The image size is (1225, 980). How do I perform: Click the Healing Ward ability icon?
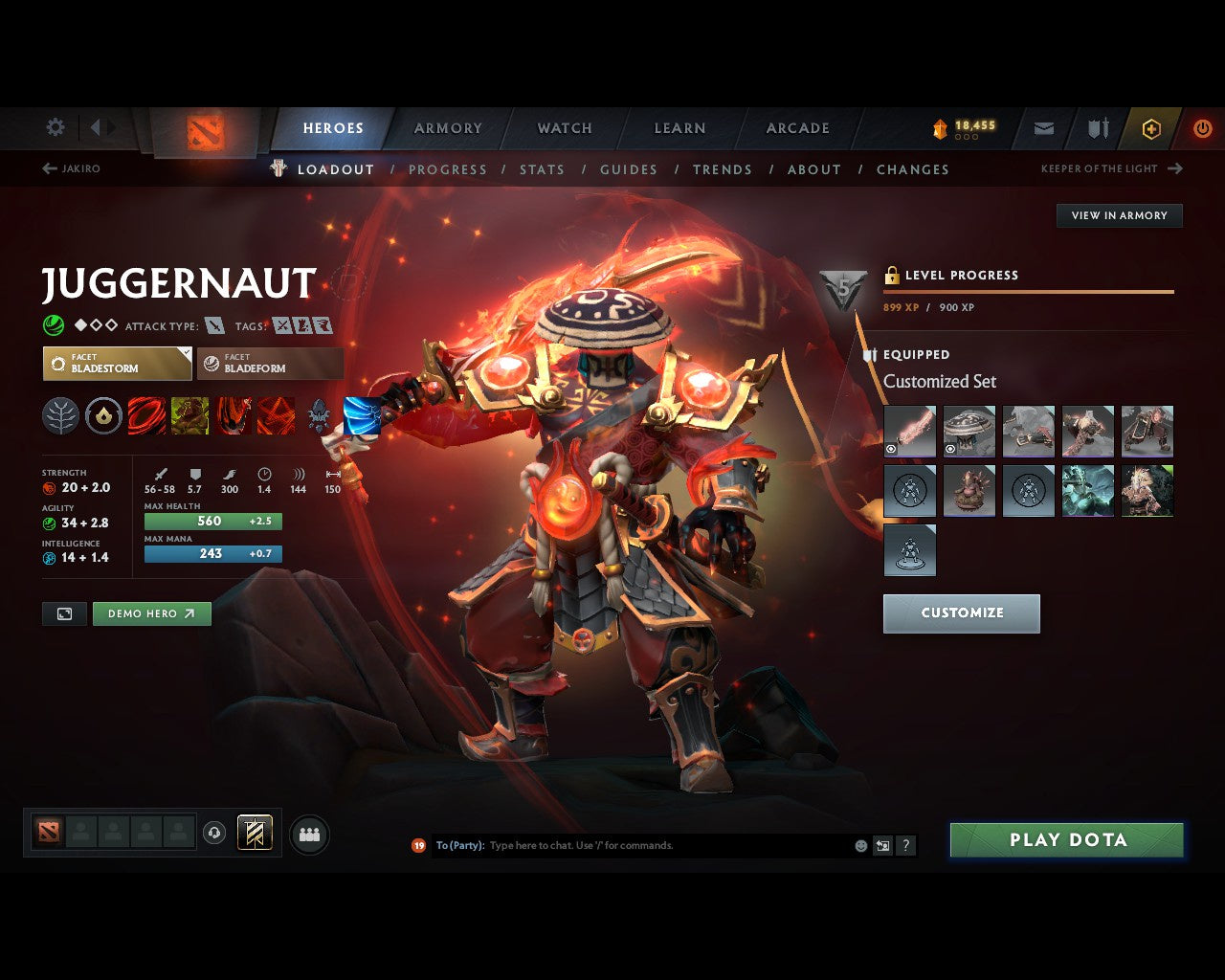[189, 416]
